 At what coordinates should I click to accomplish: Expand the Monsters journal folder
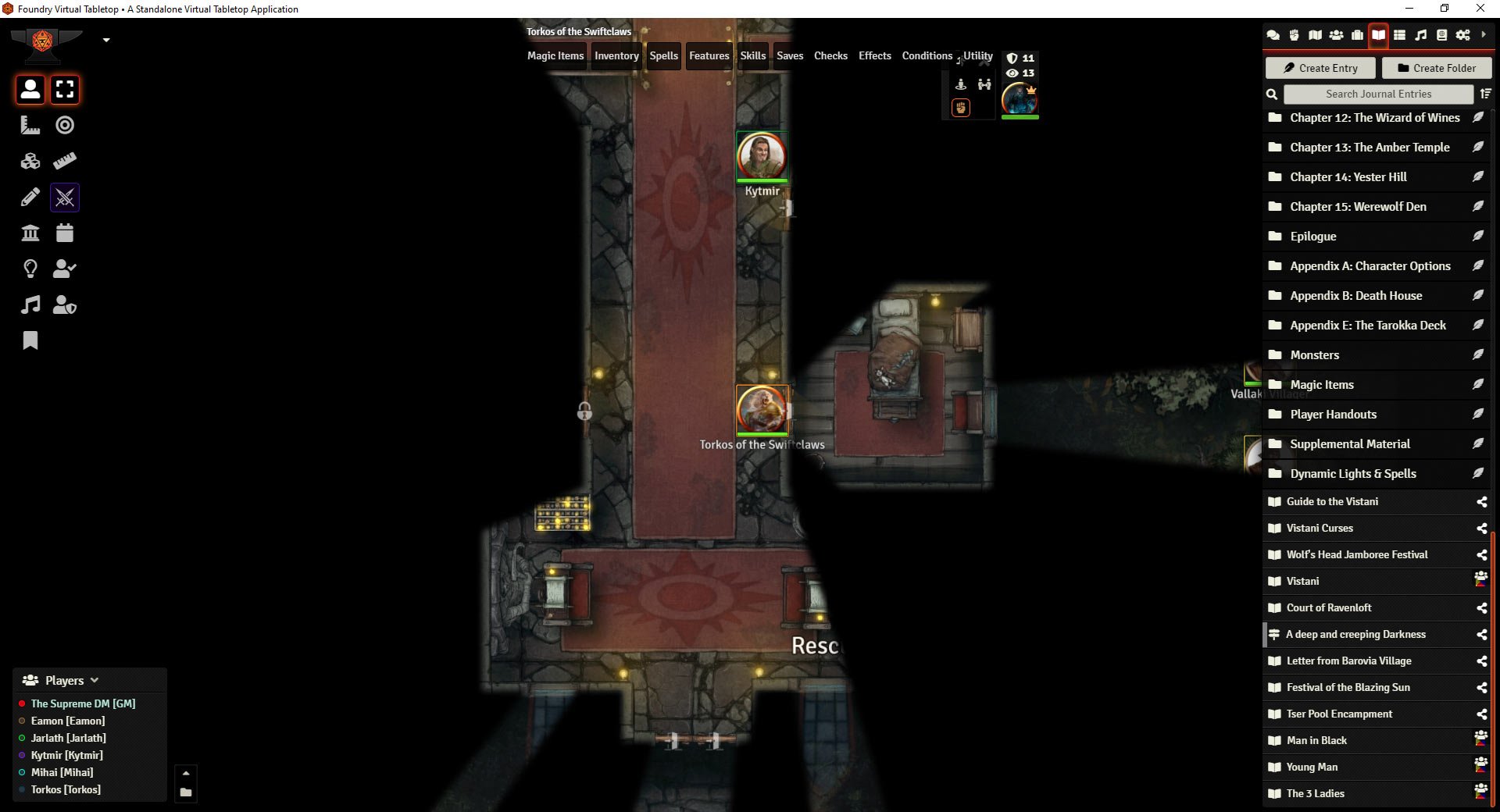point(1314,355)
